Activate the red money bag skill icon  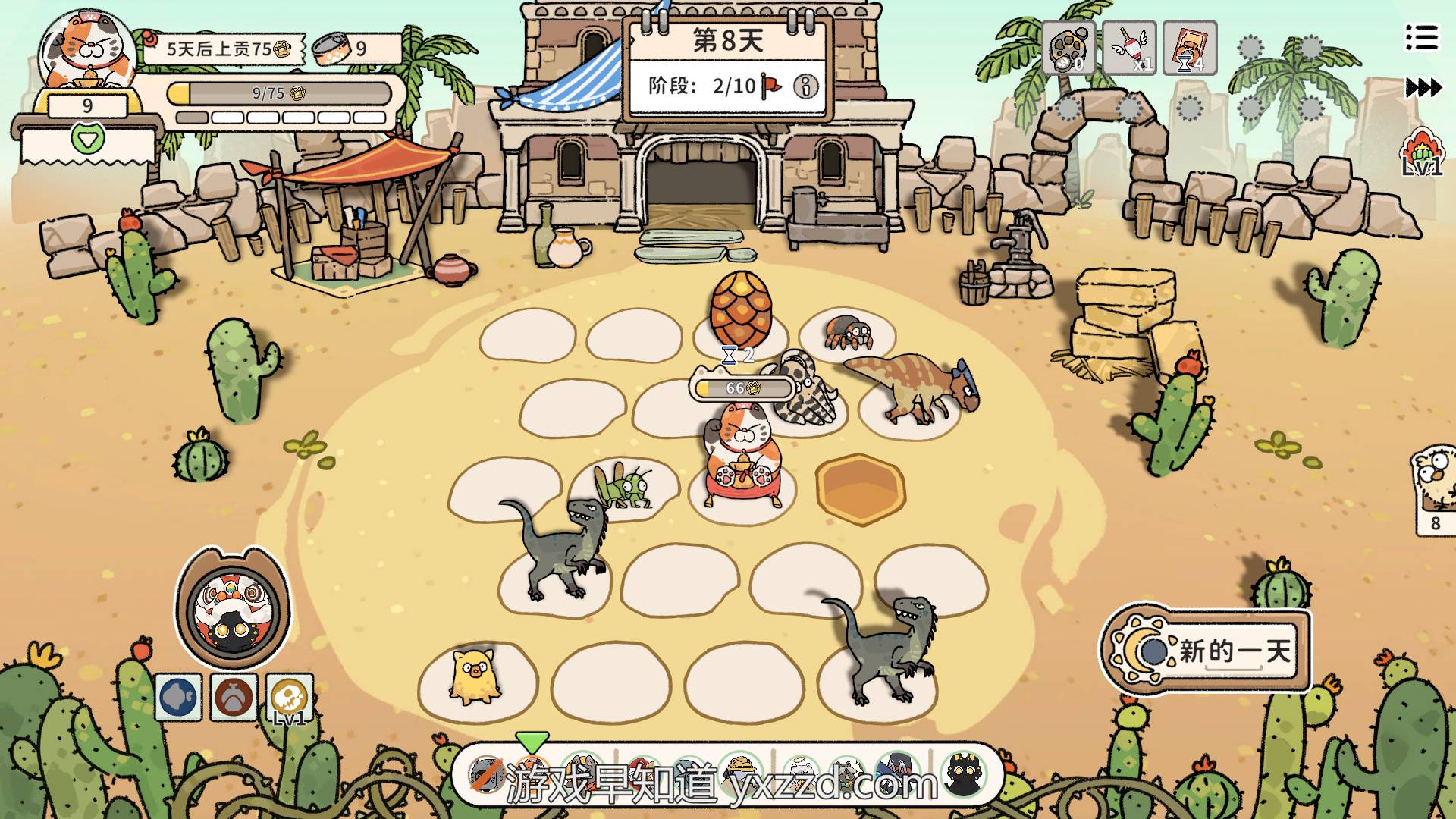coord(234,697)
